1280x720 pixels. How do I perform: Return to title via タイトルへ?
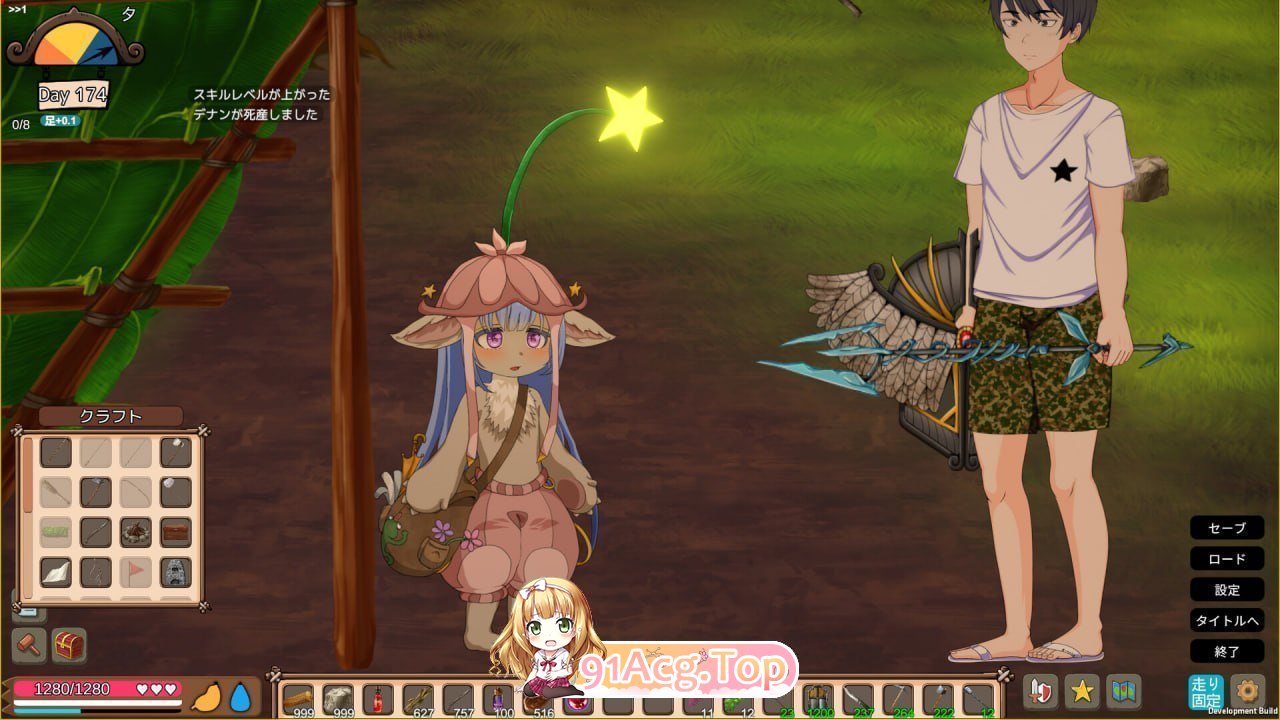tap(1227, 621)
